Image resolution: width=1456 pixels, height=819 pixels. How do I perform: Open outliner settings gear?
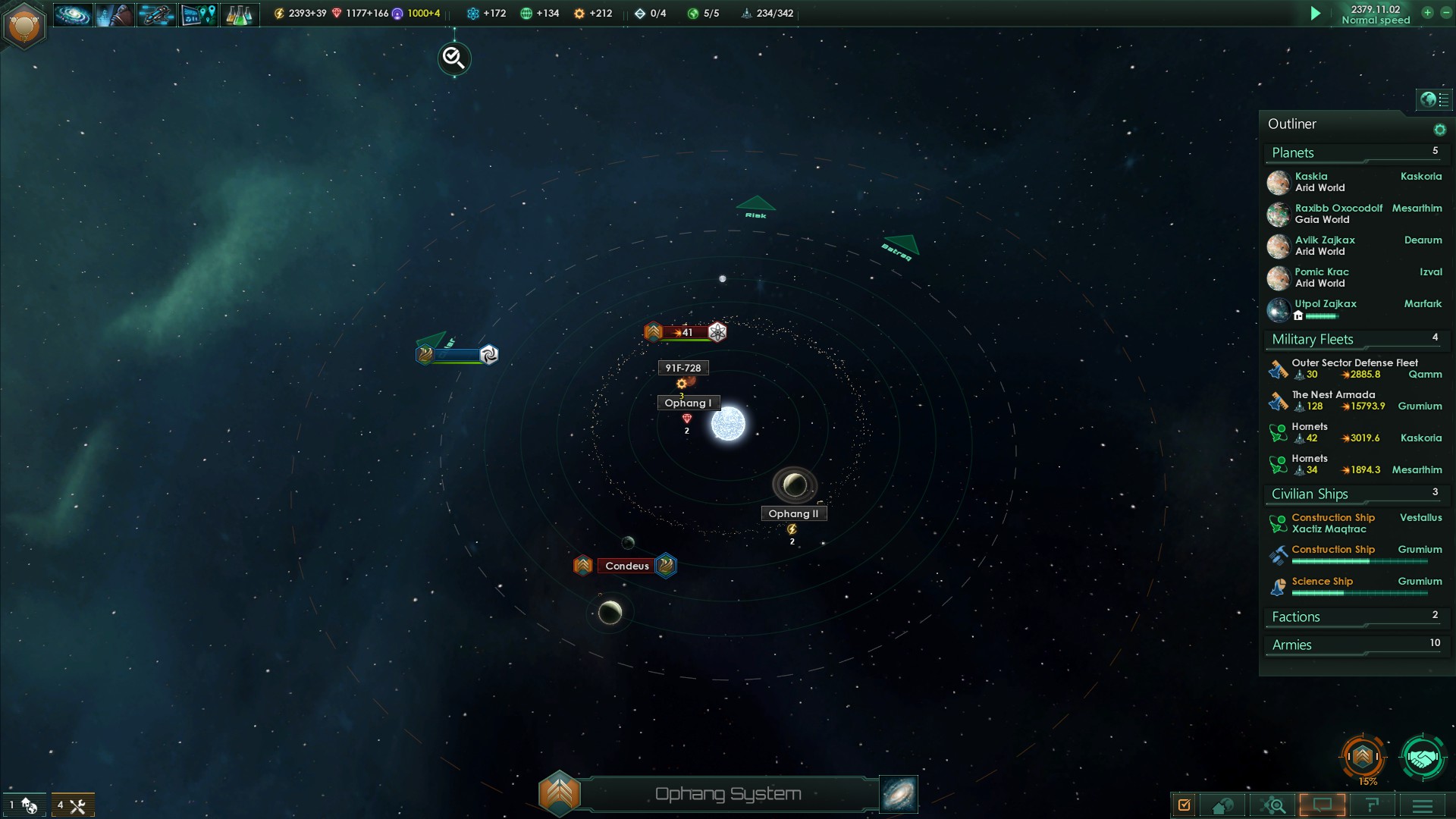click(1439, 130)
